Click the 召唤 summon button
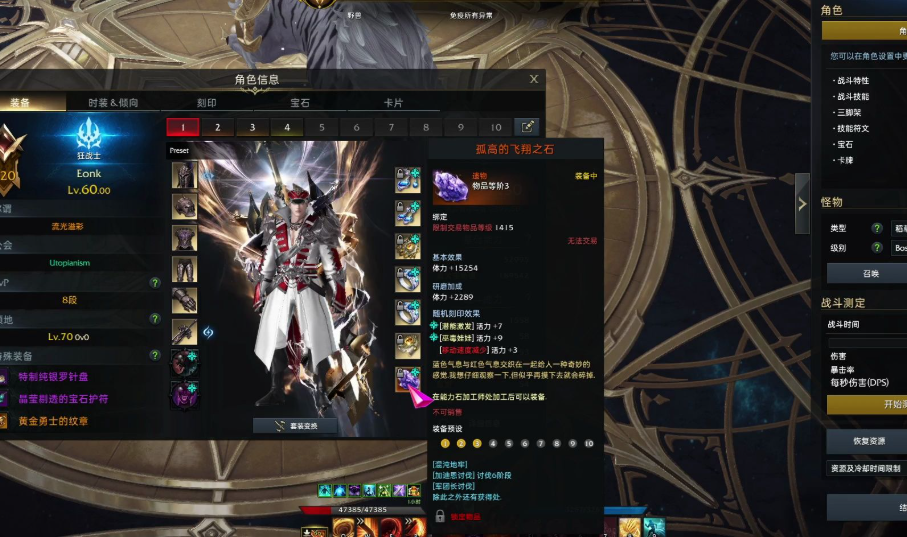This screenshot has width=907, height=537. 870,273
